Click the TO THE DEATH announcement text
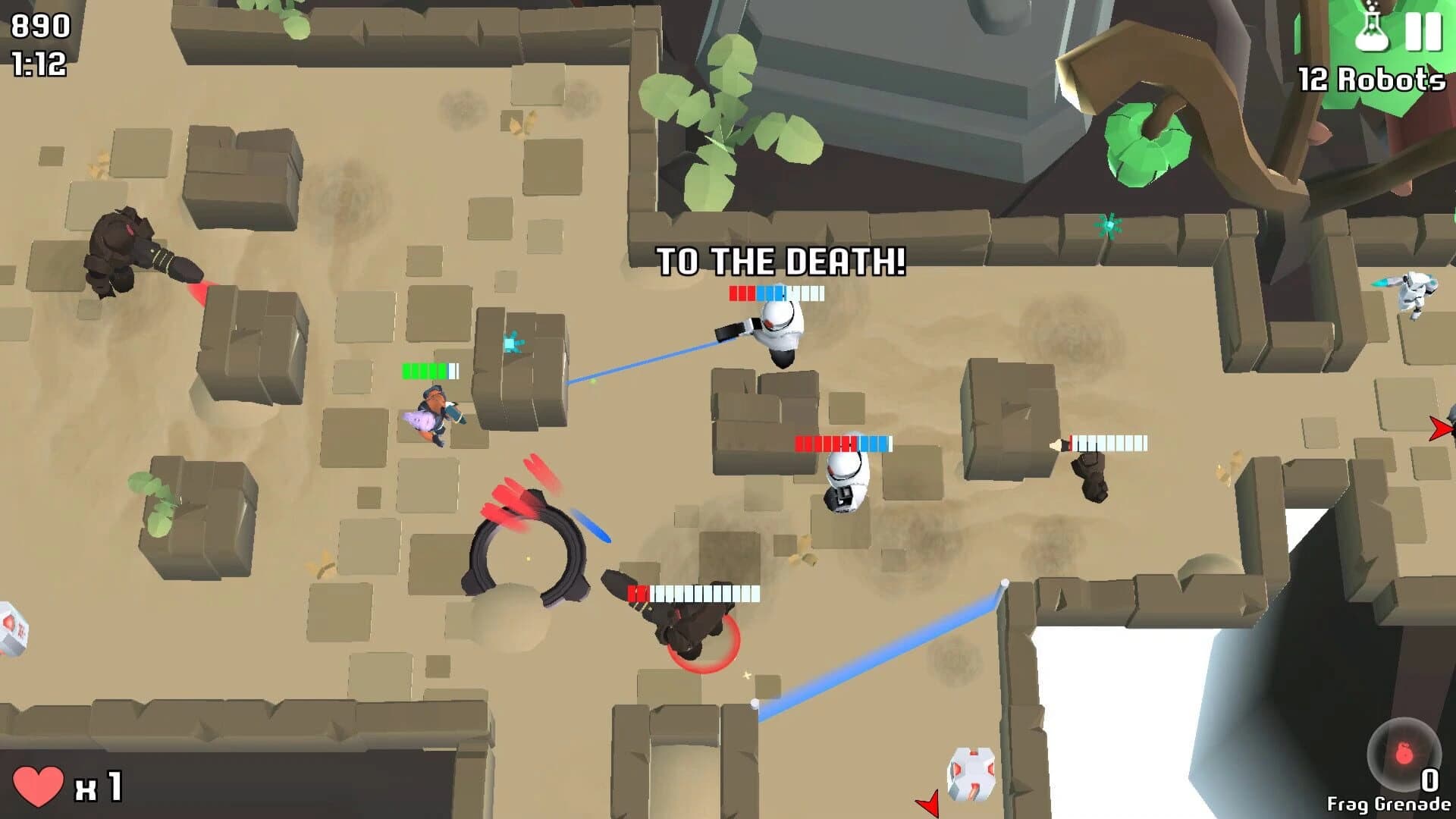The height and width of the screenshot is (819, 1456). [x=781, y=261]
